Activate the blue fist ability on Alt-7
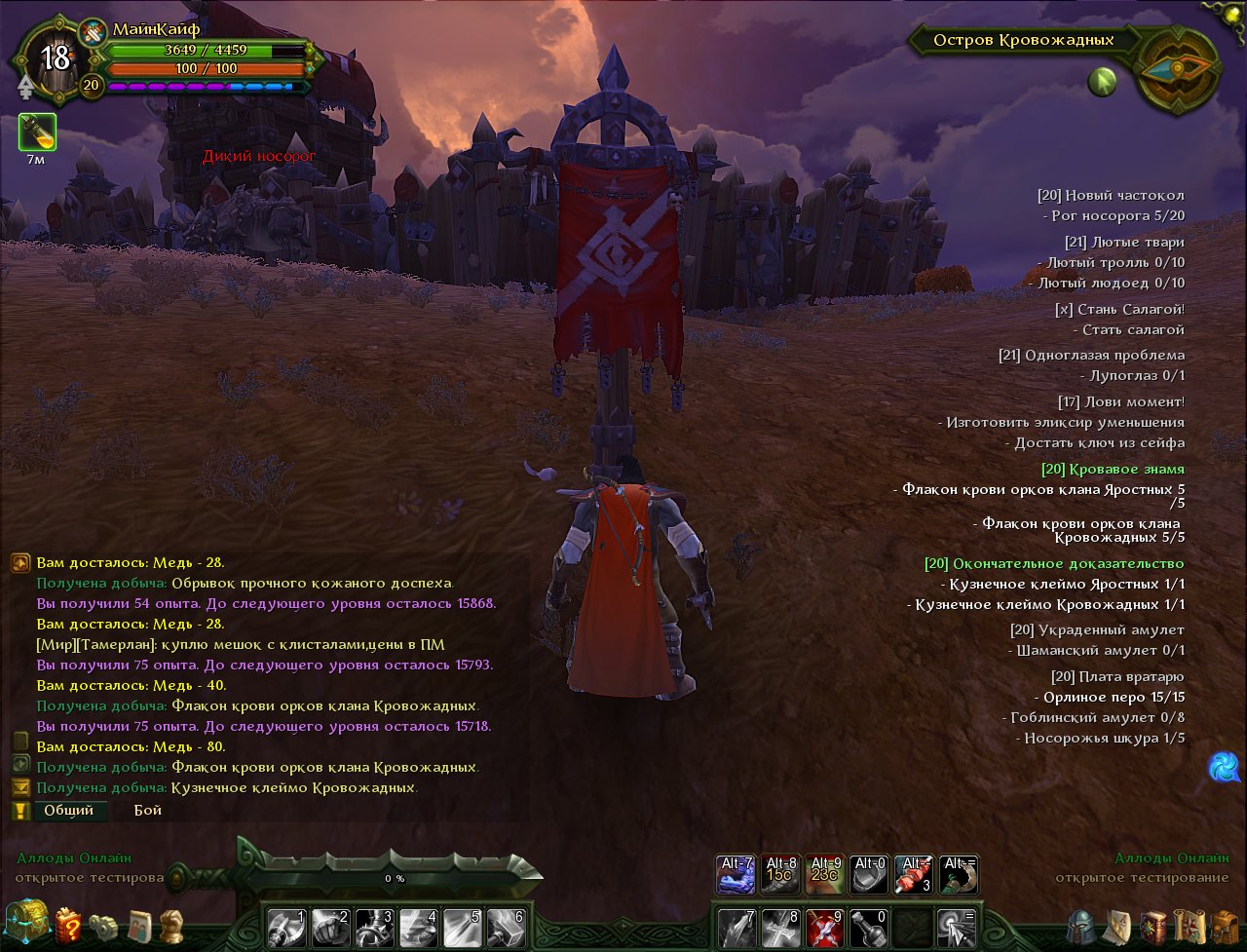Screen dimensions: 1247x952 pos(736,874)
